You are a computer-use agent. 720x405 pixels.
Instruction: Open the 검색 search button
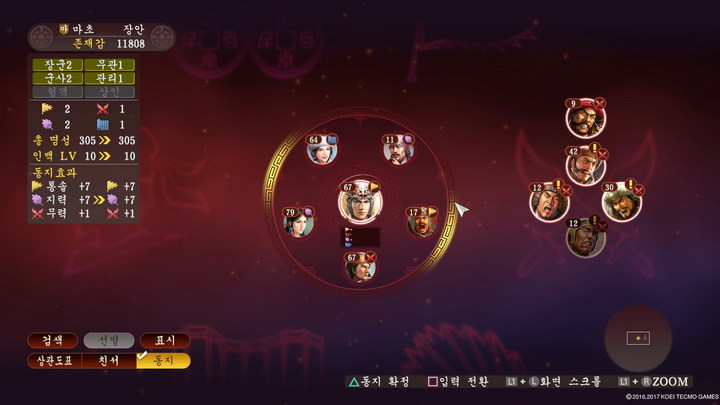pyautogui.click(x=52, y=340)
